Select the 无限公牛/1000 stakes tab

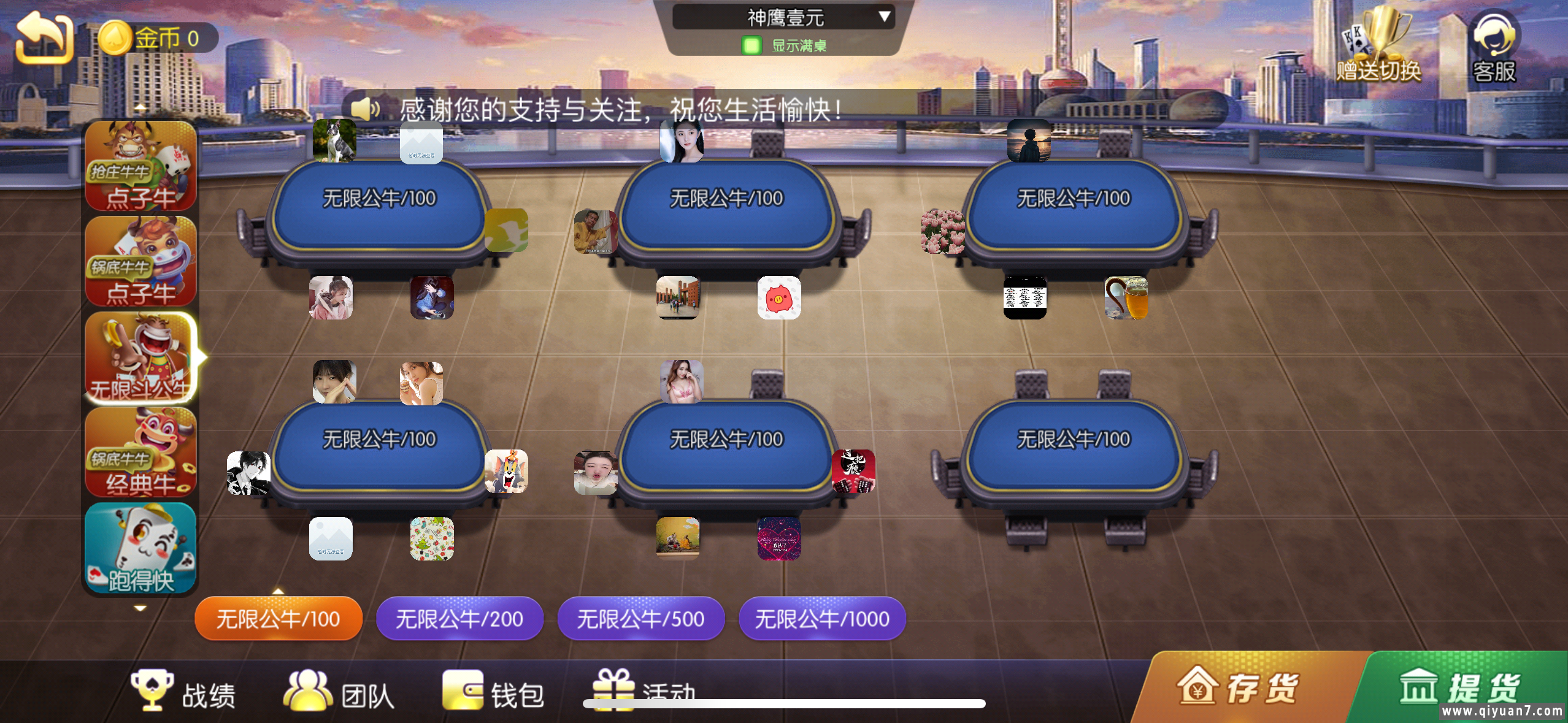pyautogui.click(x=822, y=619)
